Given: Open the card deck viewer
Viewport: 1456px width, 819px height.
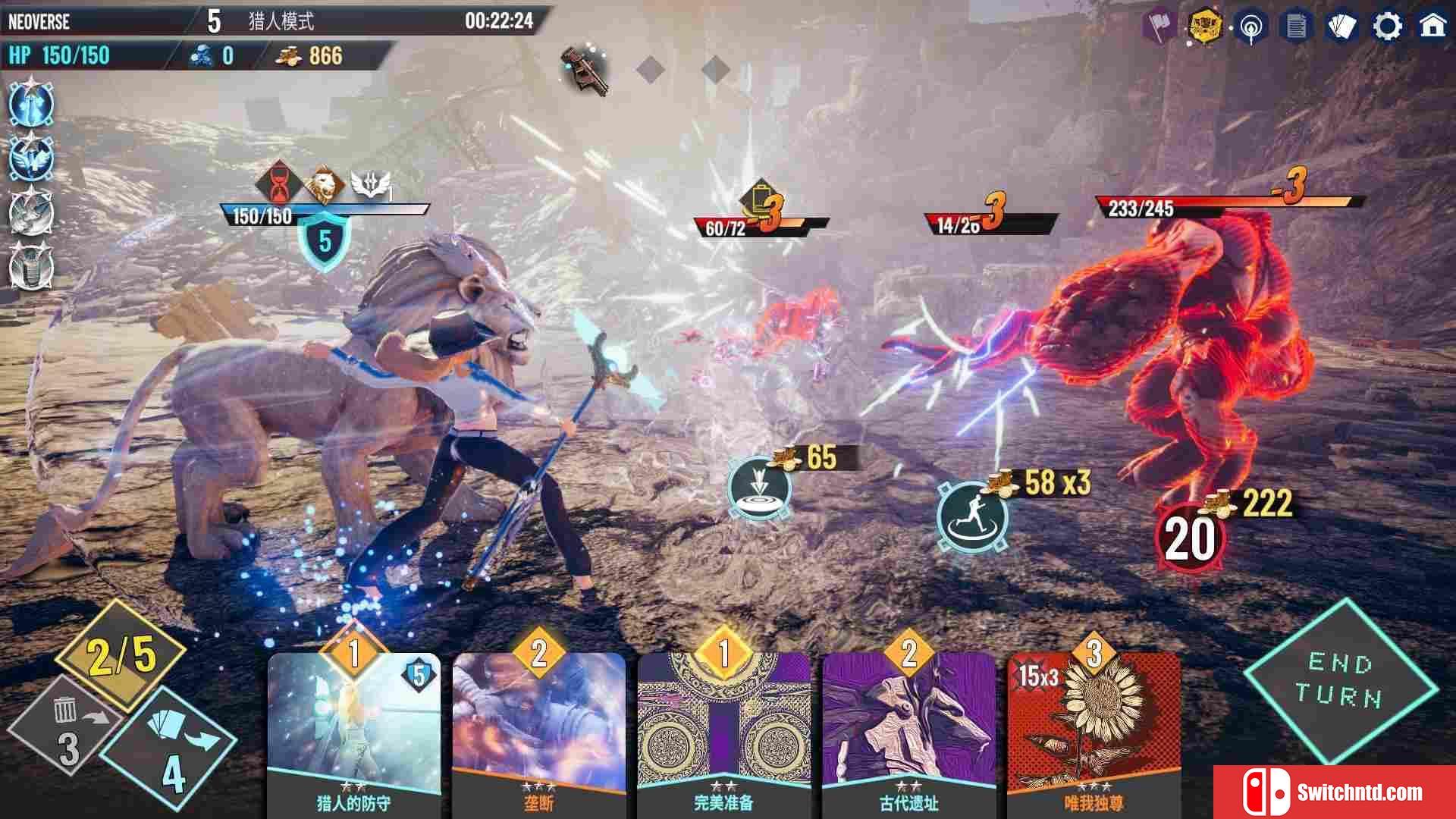Looking at the screenshot, I should pos(1341,27).
